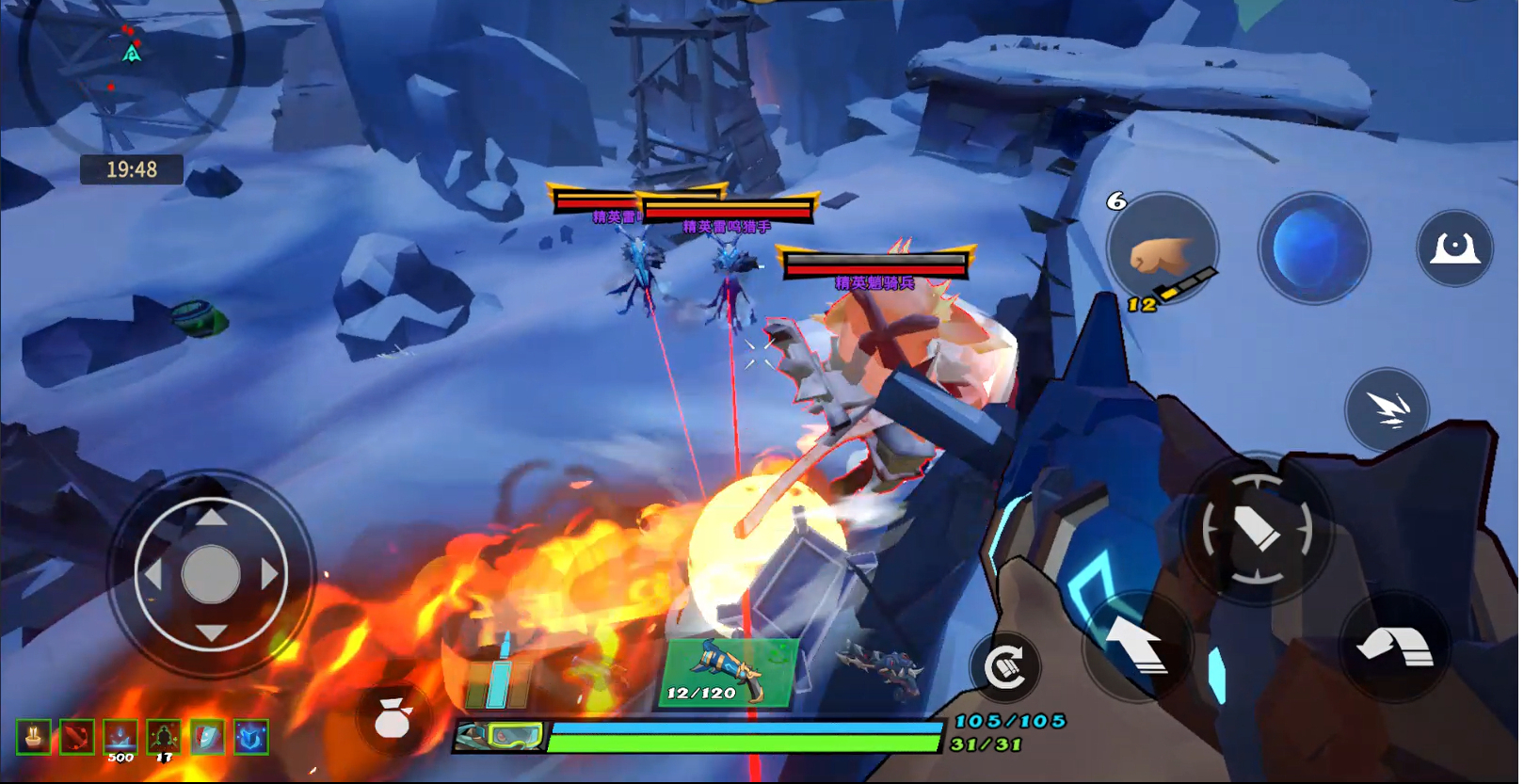Reload using the circular arrow button

click(x=1005, y=667)
